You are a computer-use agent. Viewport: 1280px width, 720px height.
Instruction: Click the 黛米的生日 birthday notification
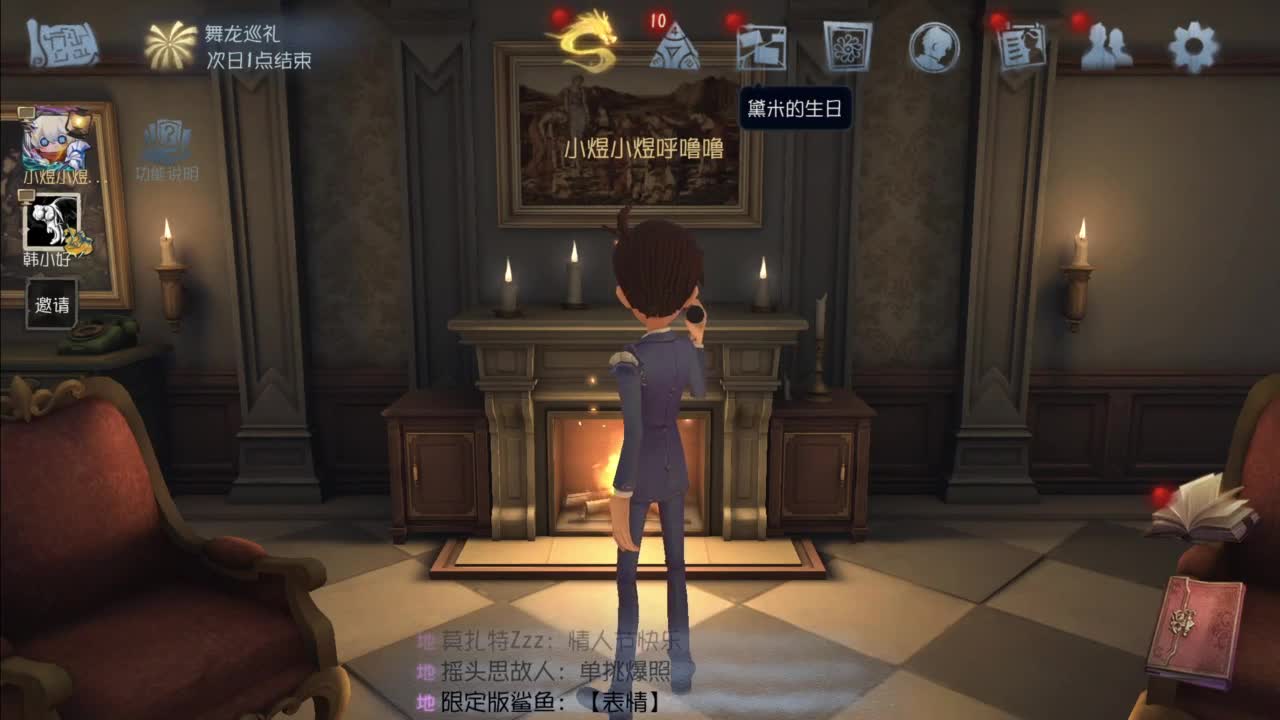pyautogui.click(x=795, y=107)
